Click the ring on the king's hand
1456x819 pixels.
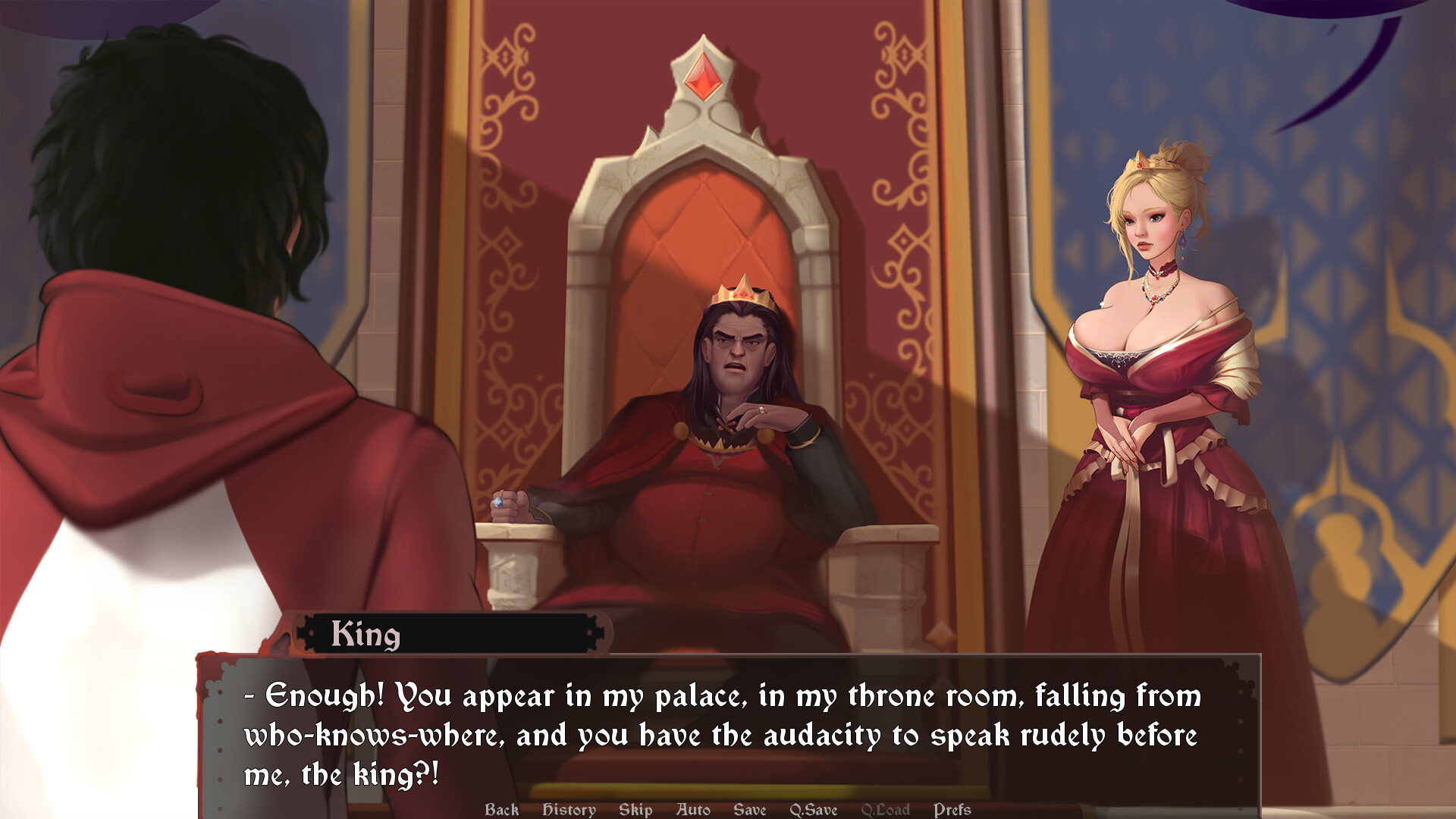tap(761, 409)
